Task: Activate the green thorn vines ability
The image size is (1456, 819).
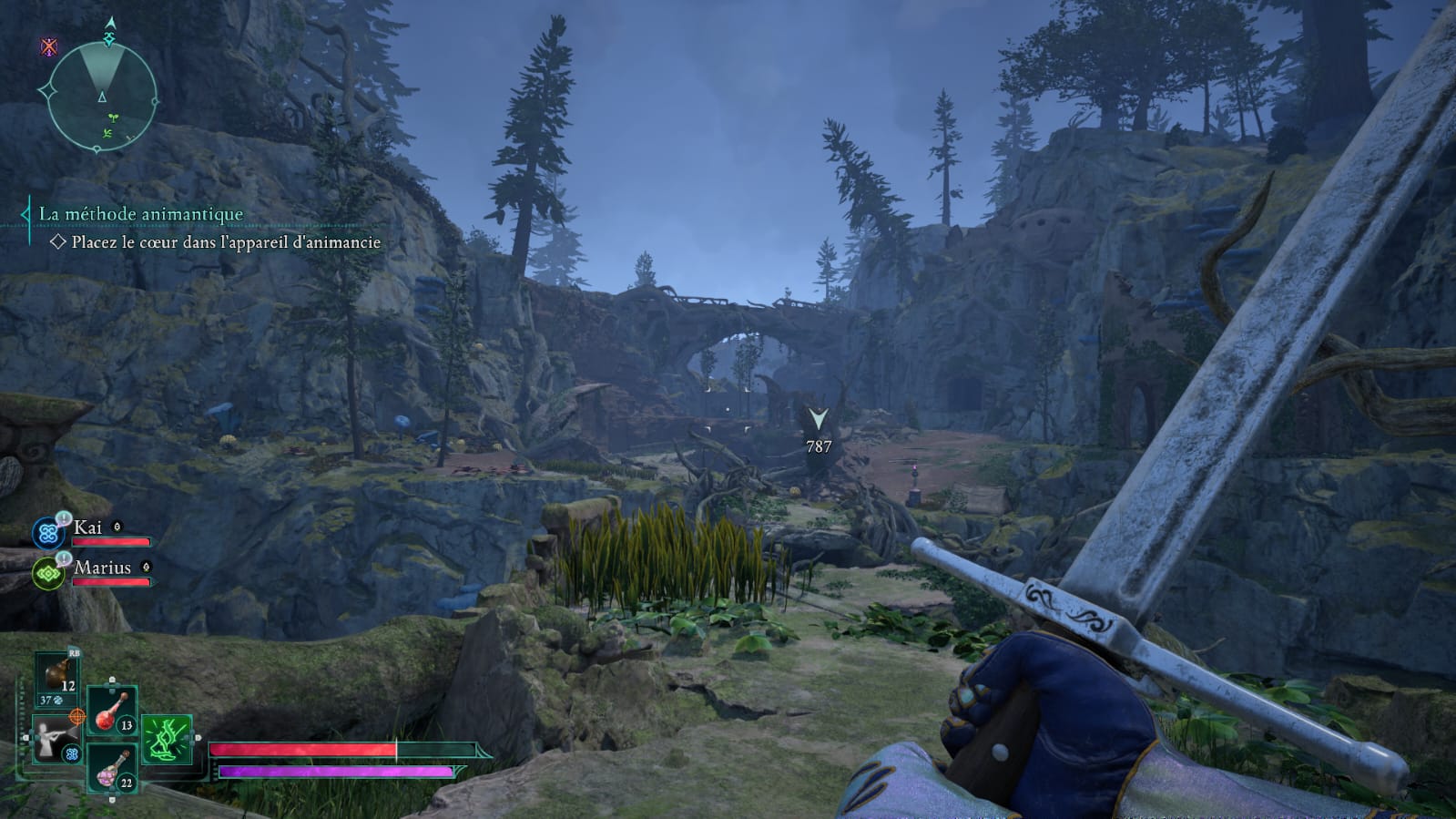Action: pyautogui.click(x=167, y=739)
